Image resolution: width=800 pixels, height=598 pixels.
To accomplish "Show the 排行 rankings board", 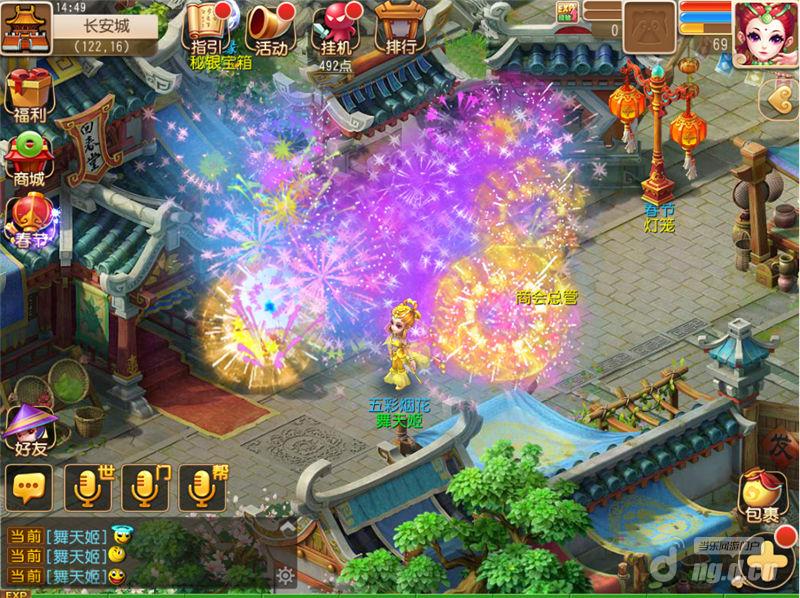I will click(x=396, y=28).
